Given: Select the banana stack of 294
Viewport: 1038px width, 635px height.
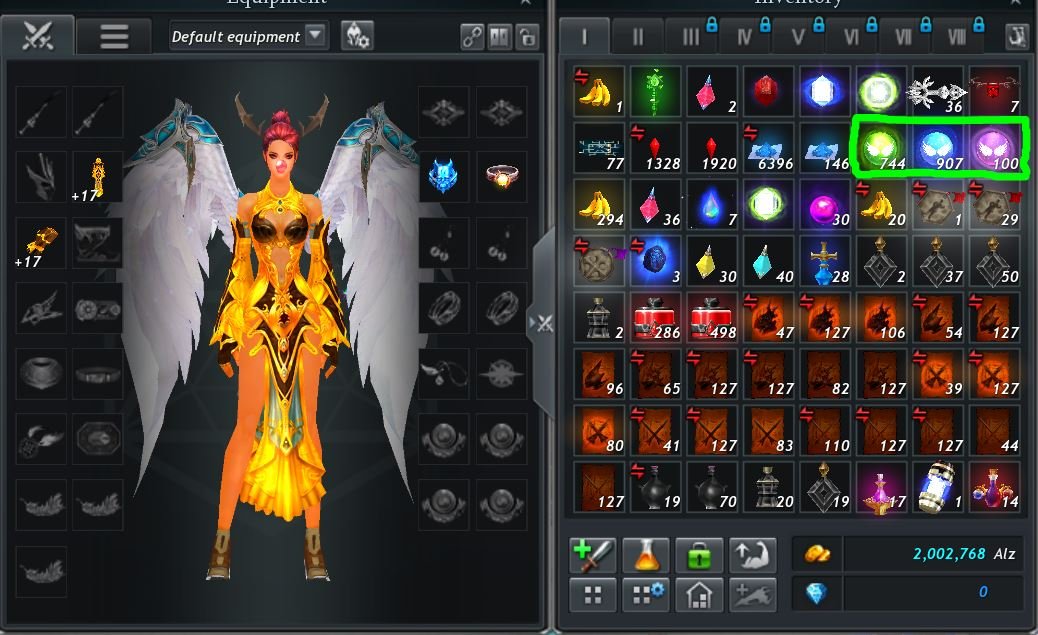Looking at the screenshot, I should point(600,205).
